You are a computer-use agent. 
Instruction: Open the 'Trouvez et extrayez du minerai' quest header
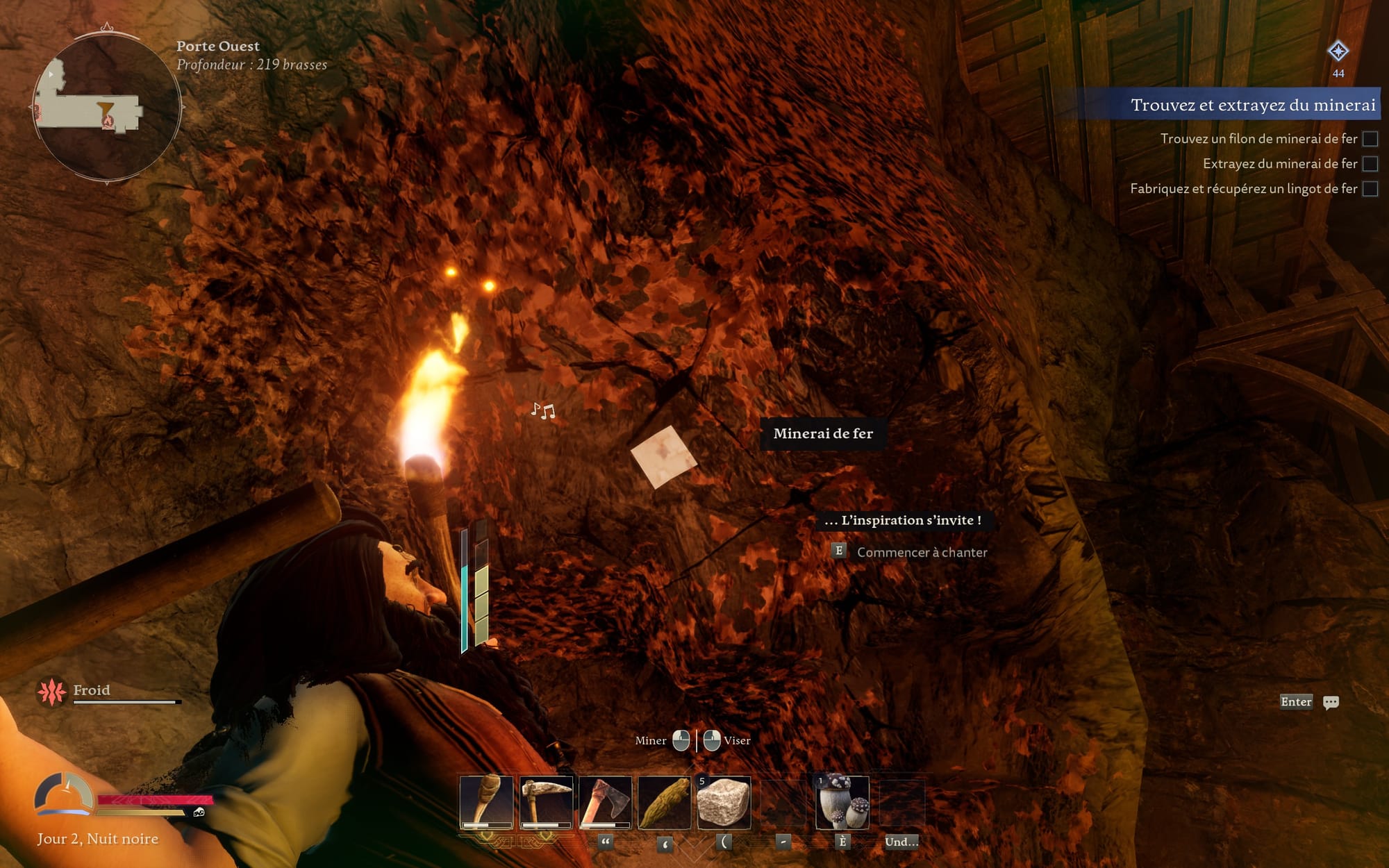[x=1252, y=105]
